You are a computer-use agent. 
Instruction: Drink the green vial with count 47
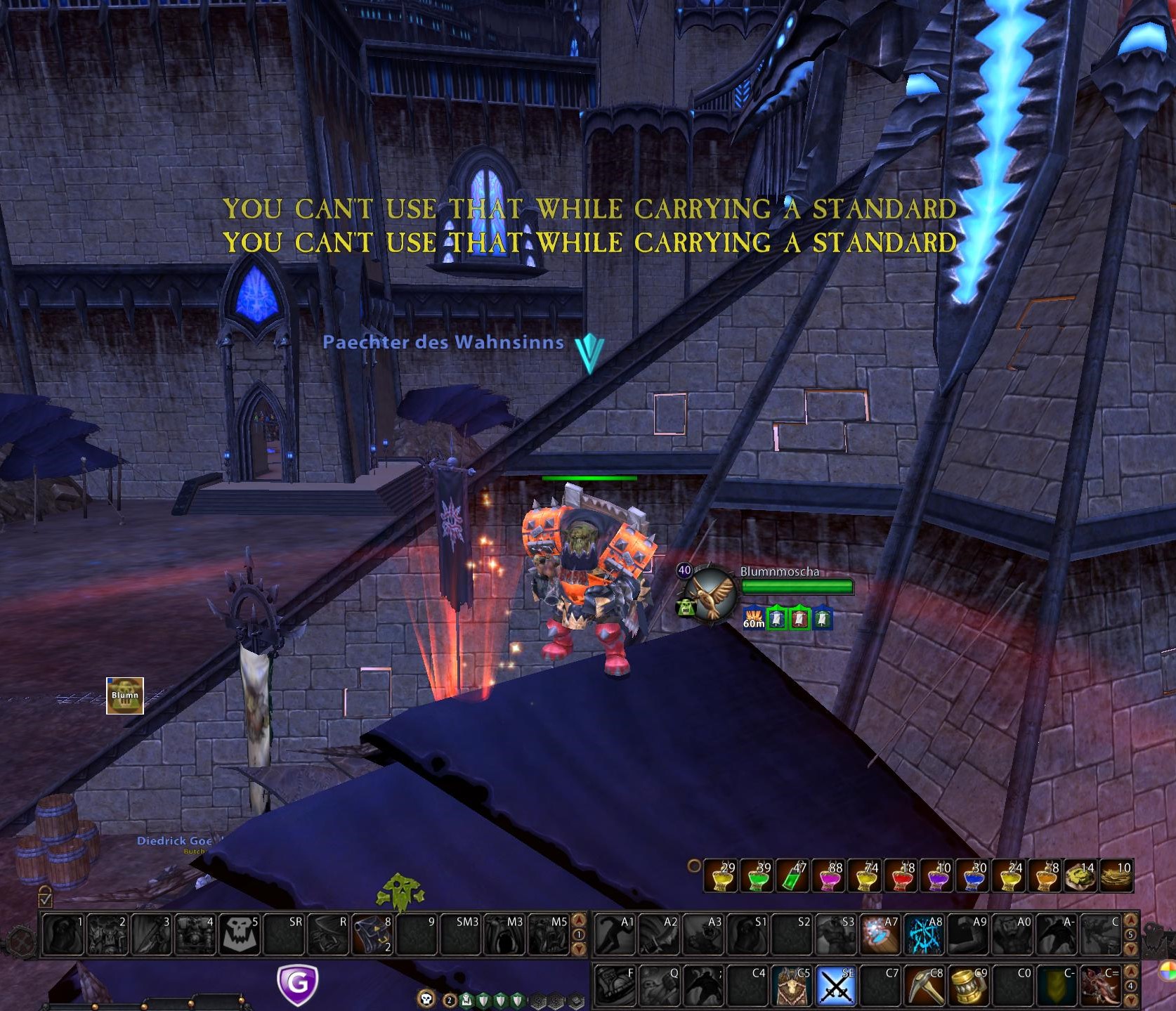pos(792,876)
